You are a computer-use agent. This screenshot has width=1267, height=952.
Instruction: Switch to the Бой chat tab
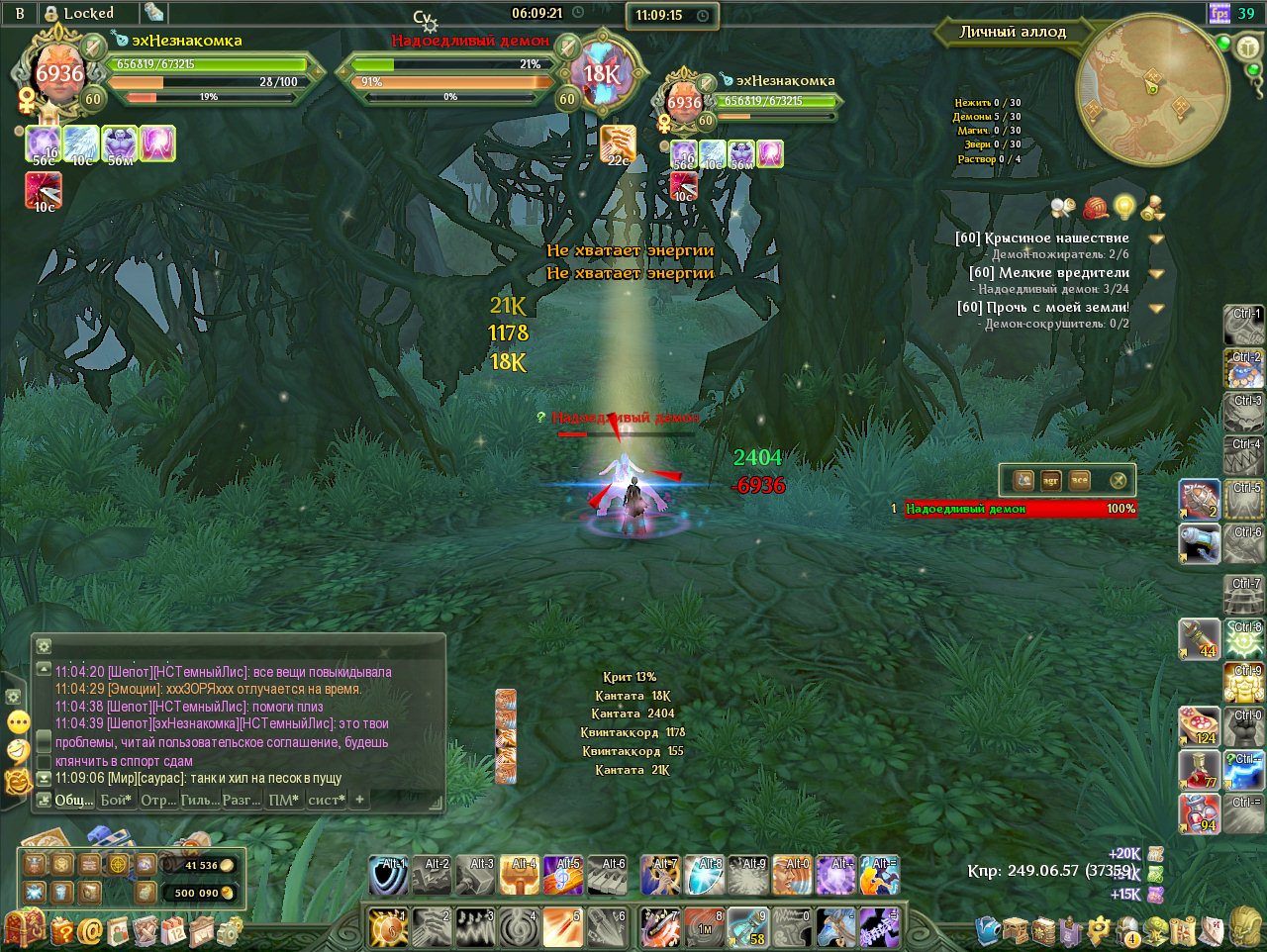click(116, 800)
